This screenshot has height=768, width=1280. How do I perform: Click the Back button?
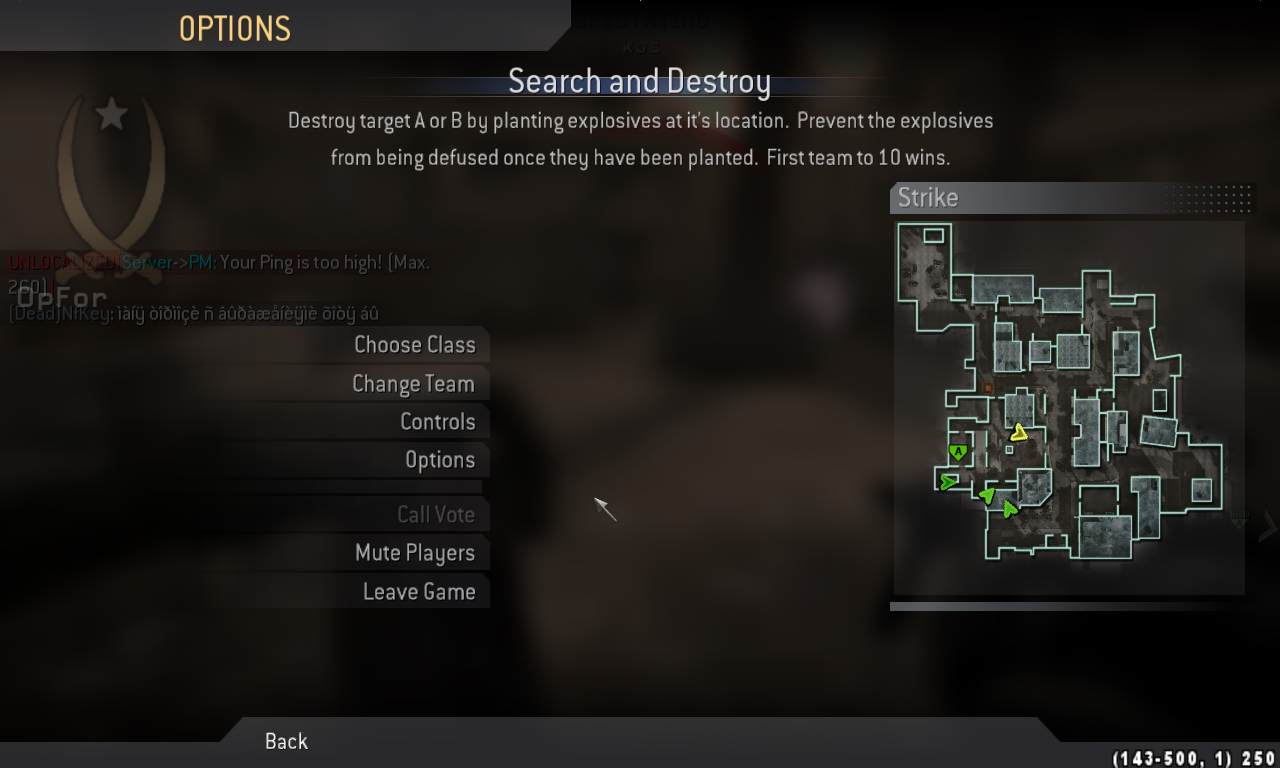(286, 741)
